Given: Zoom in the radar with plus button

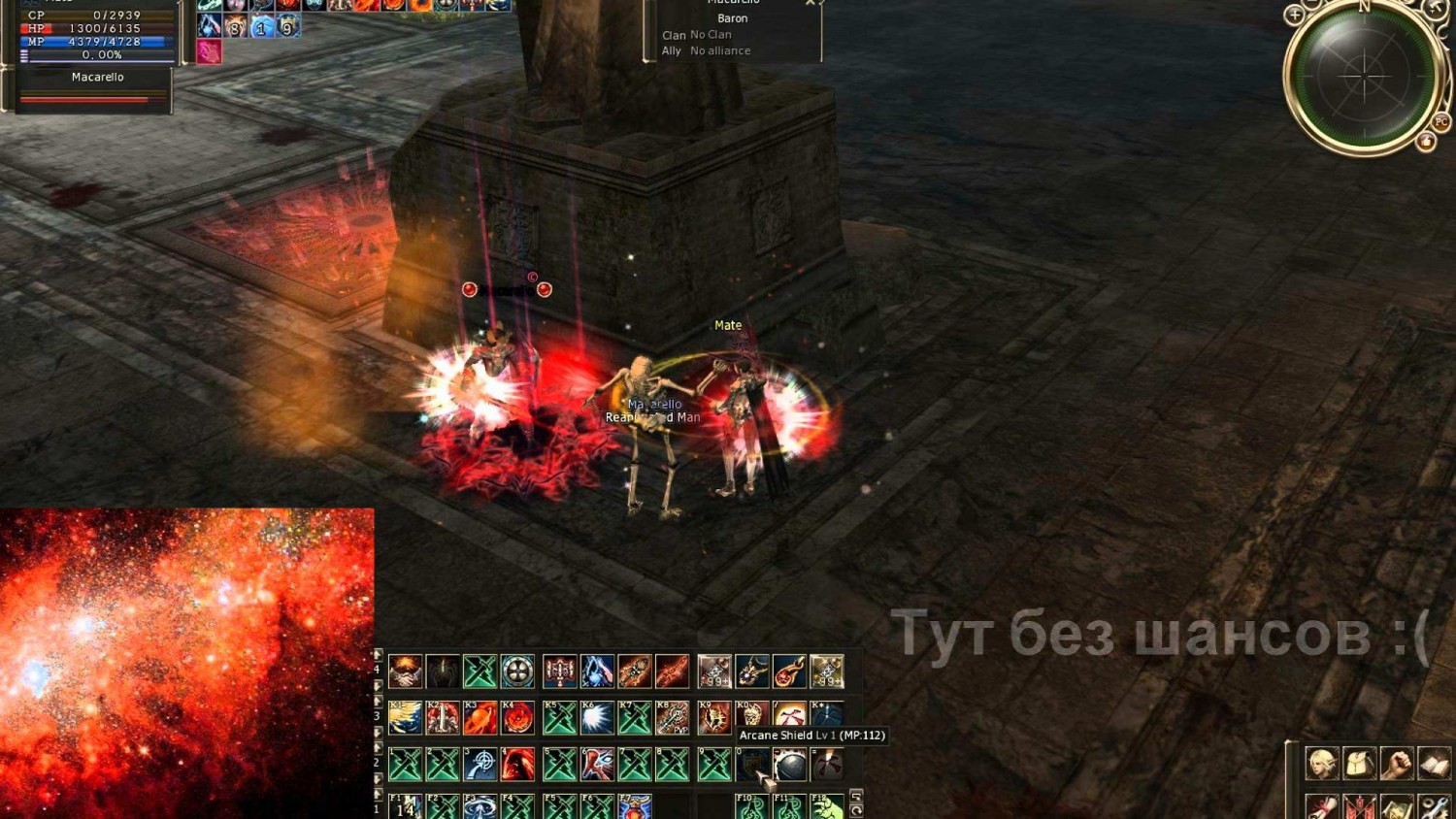Looking at the screenshot, I should coord(1294,16).
